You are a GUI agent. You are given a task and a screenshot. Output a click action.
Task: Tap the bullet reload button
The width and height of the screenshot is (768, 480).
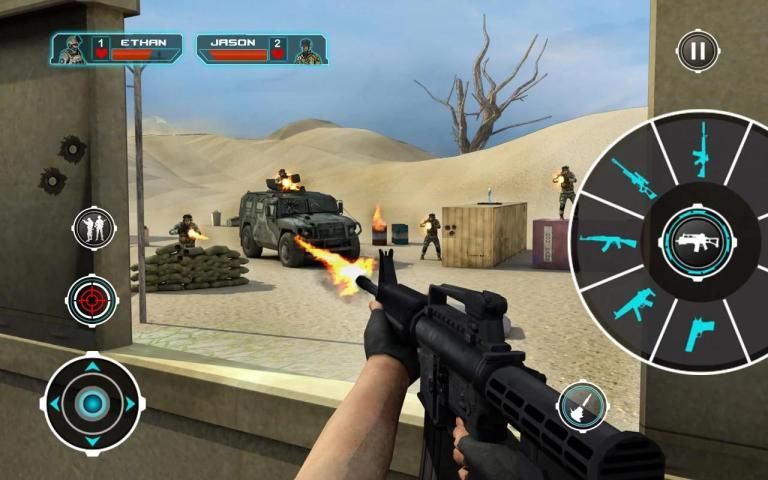582,404
